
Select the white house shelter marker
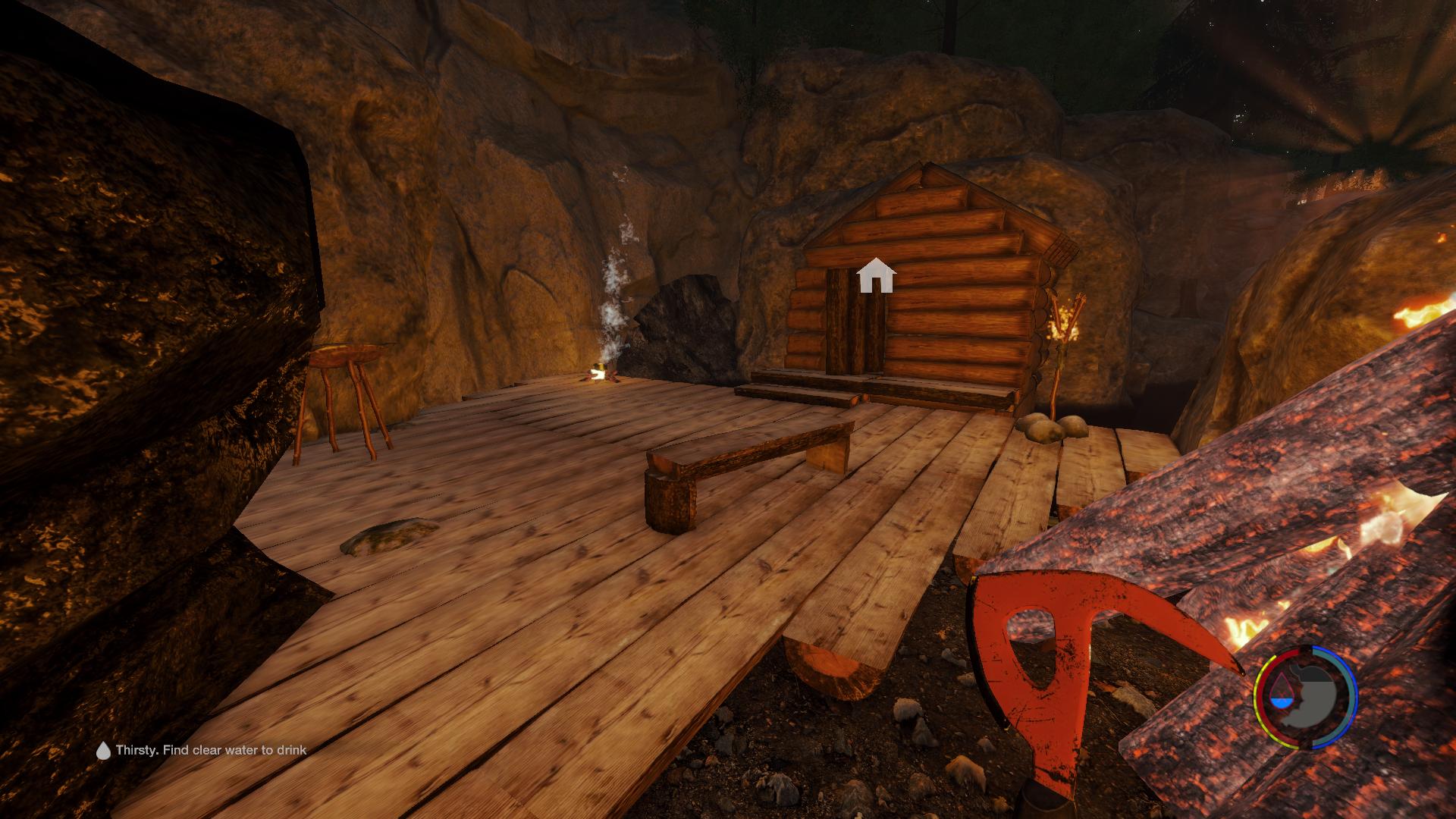876,275
